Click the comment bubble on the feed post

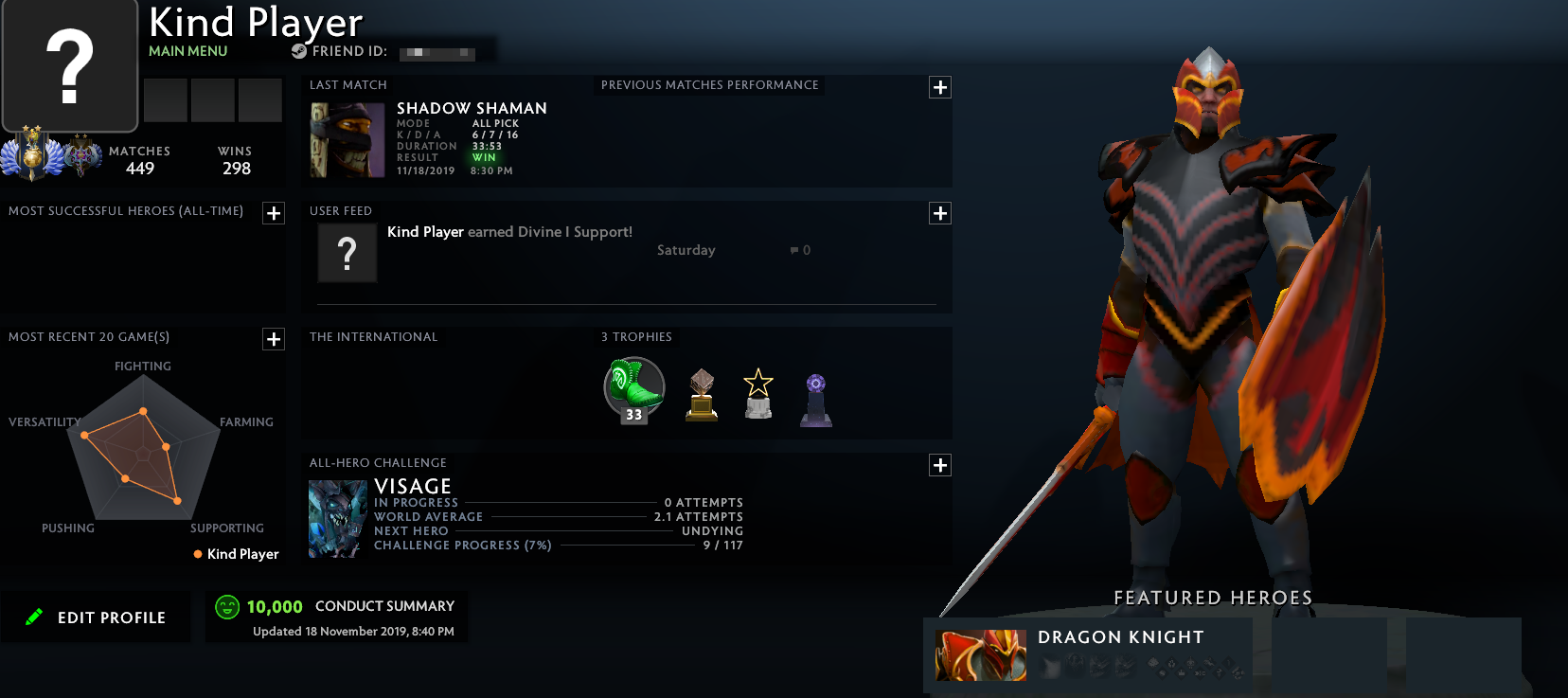(x=793, y=249)
